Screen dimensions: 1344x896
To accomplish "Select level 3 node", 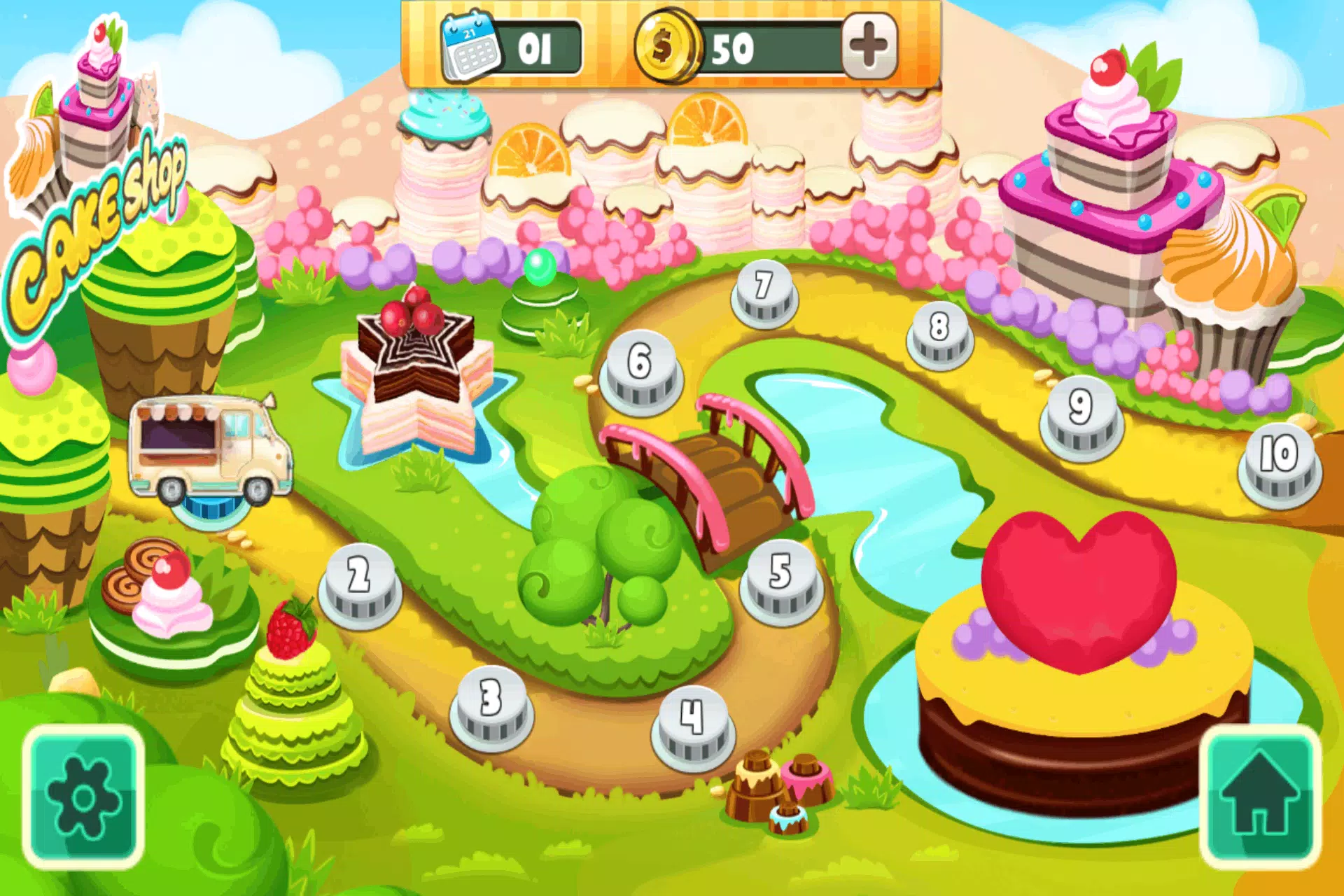I will tap(491, 707).
